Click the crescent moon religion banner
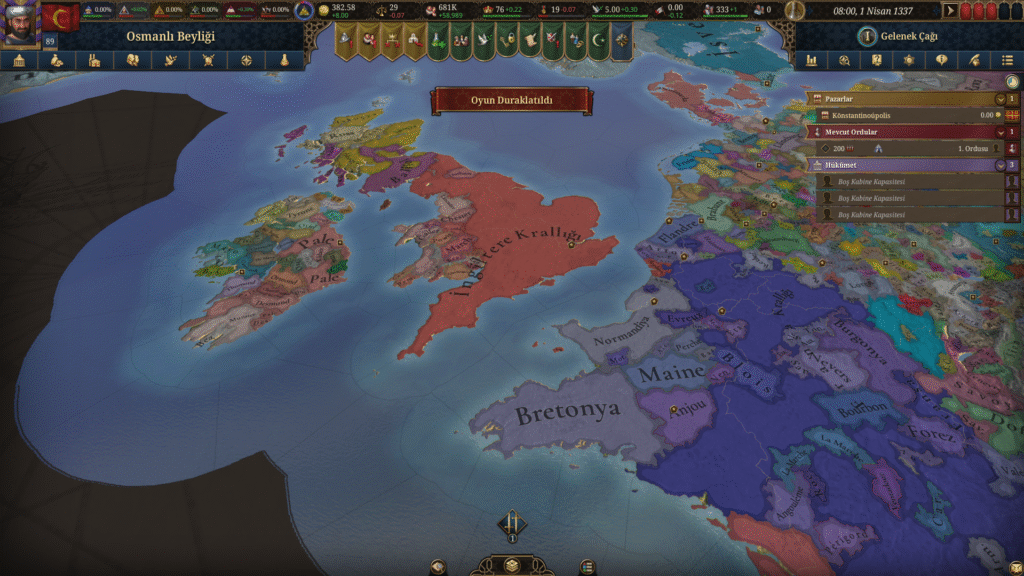The image size is (1024, 576). pos(599,41)
